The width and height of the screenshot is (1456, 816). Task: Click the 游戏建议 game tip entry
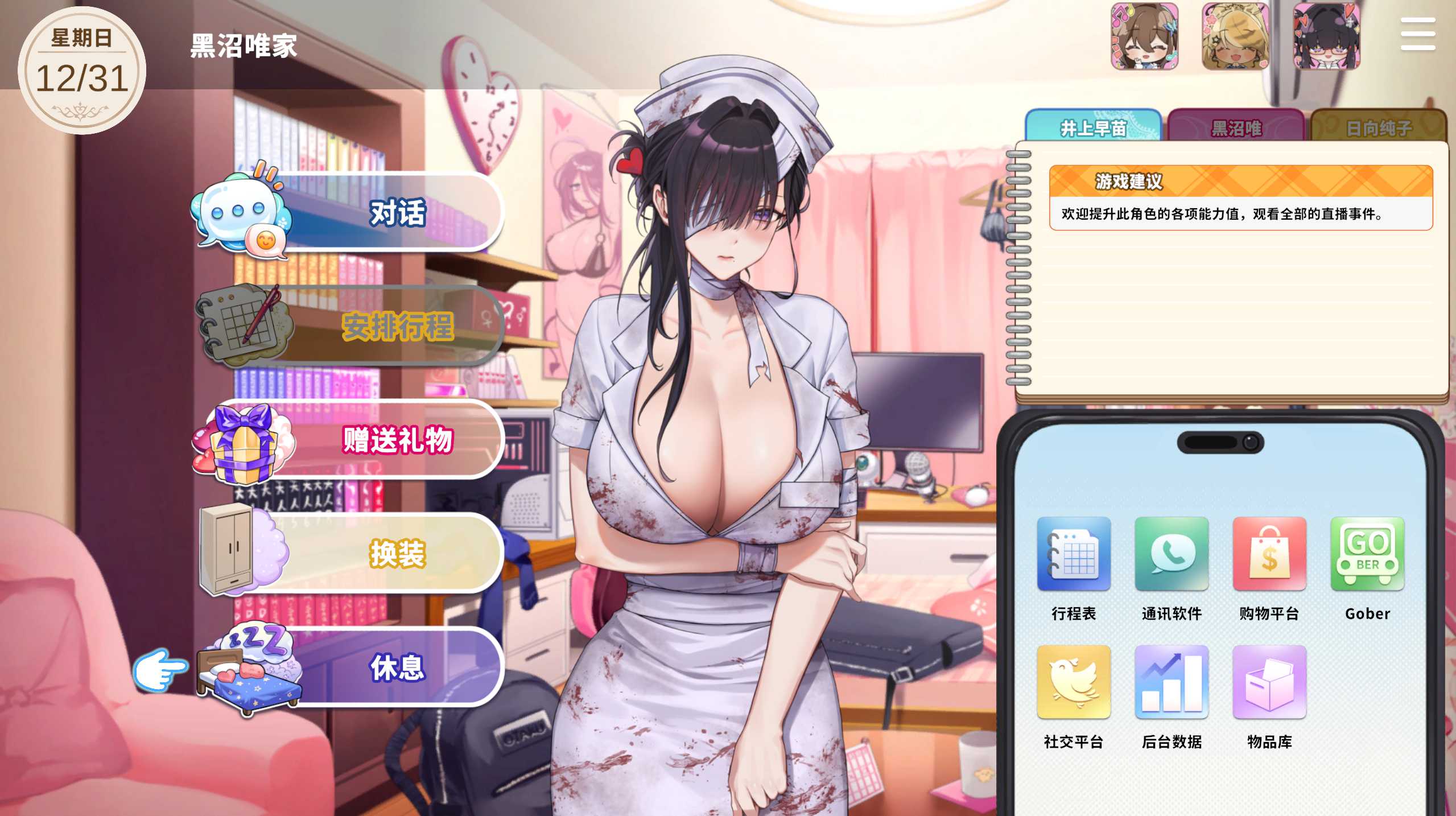coord(1240,197)
